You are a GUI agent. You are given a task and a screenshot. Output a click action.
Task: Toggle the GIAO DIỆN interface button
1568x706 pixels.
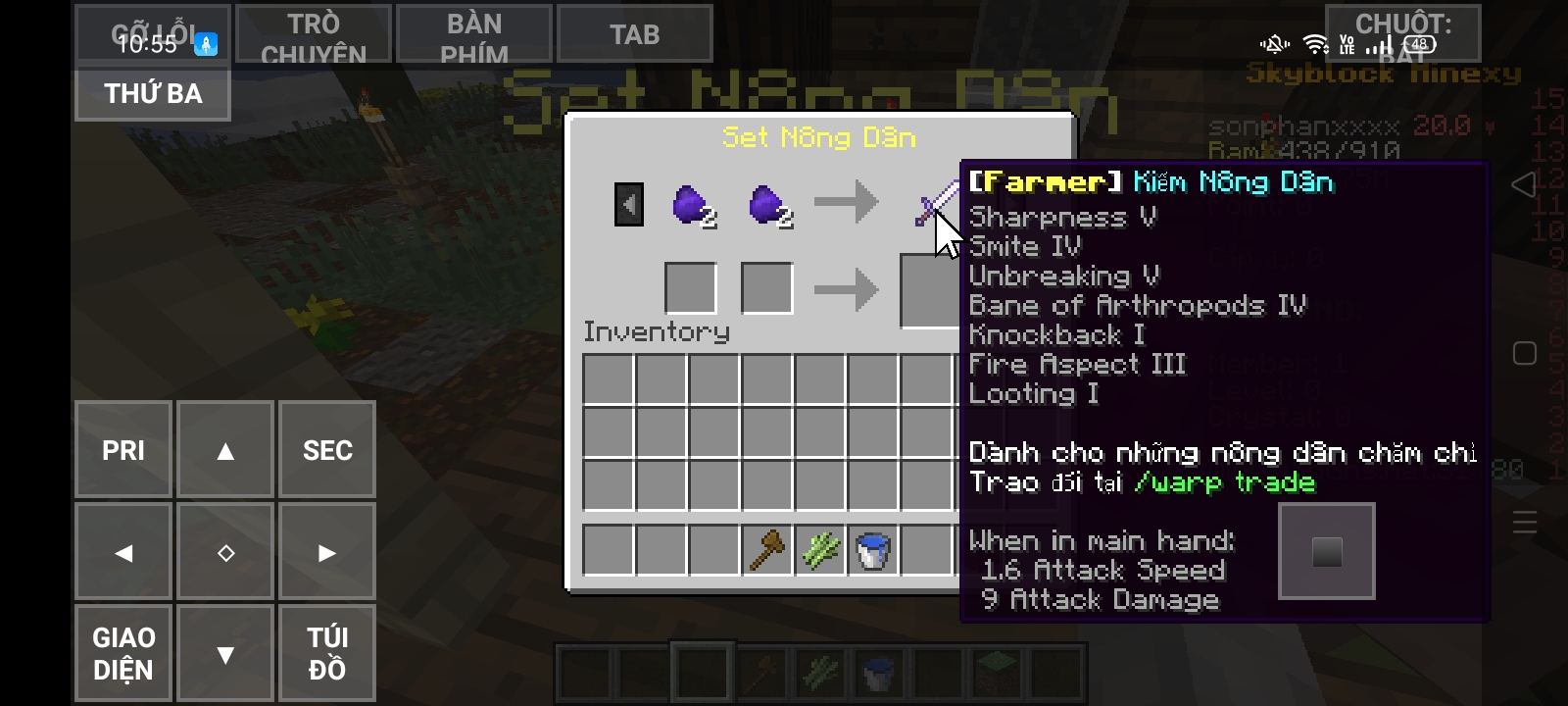tap(123, 654)
